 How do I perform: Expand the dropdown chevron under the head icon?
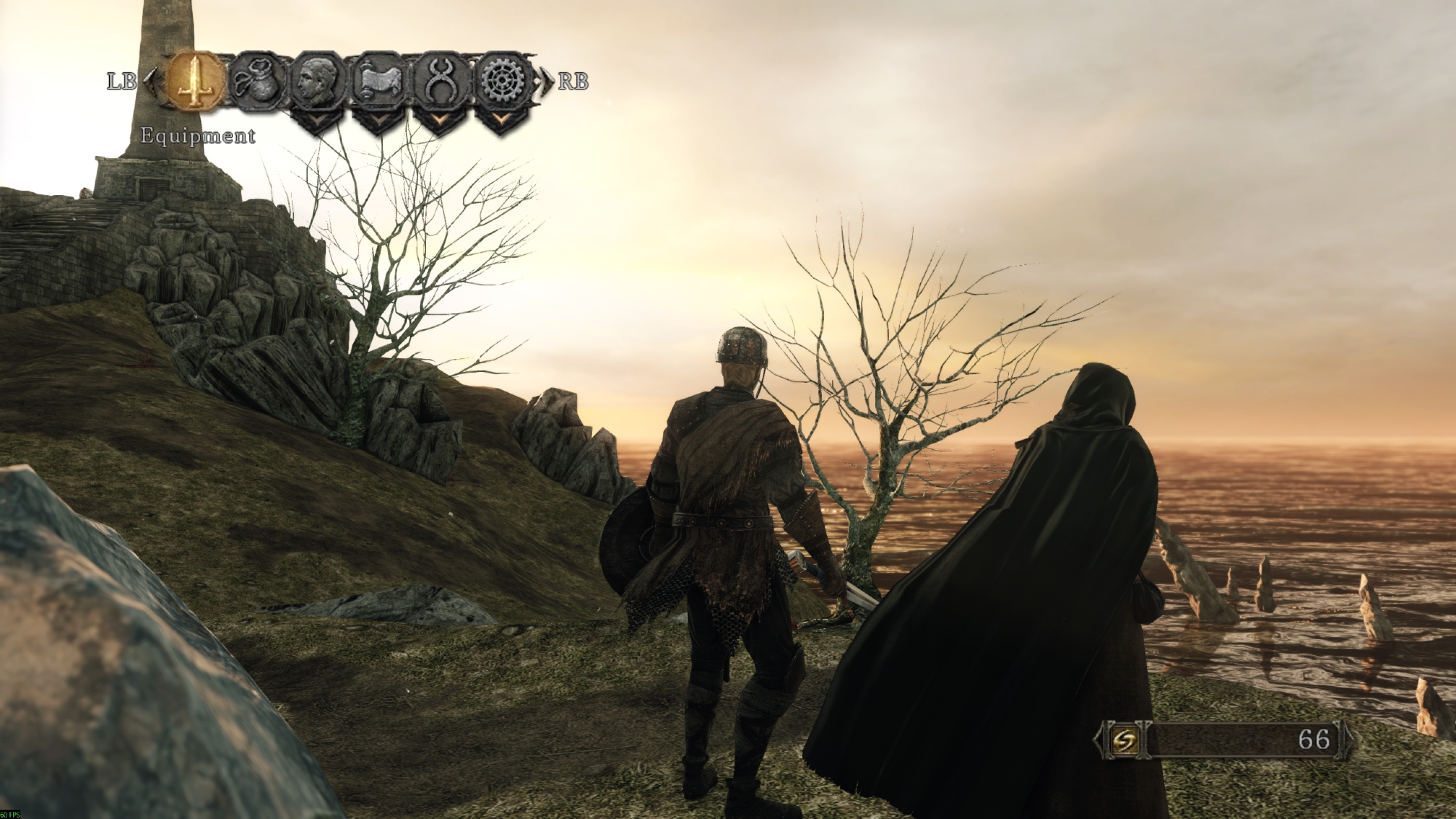[317, 120]
